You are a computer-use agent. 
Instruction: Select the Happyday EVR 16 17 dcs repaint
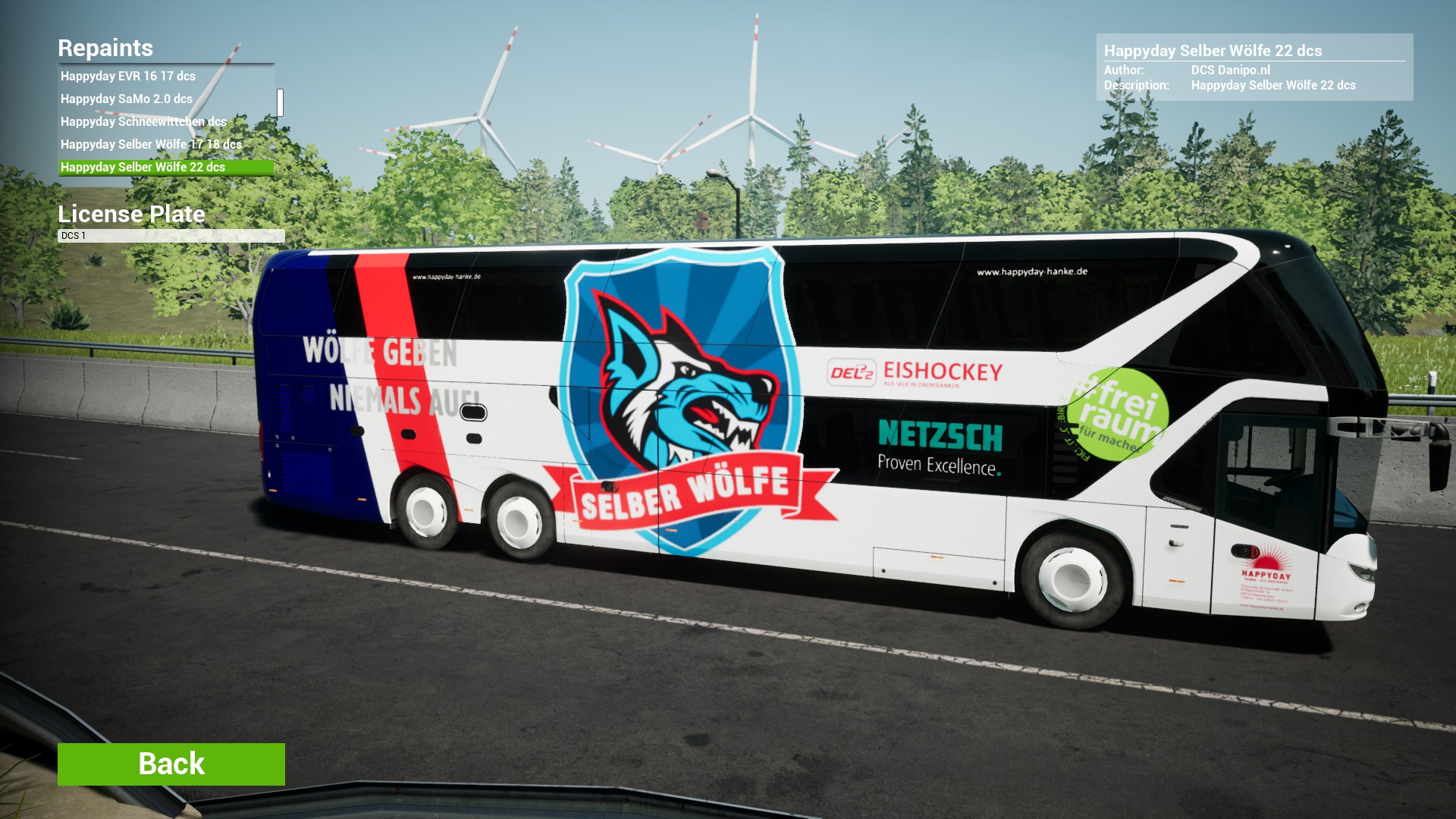coord(128,76)
